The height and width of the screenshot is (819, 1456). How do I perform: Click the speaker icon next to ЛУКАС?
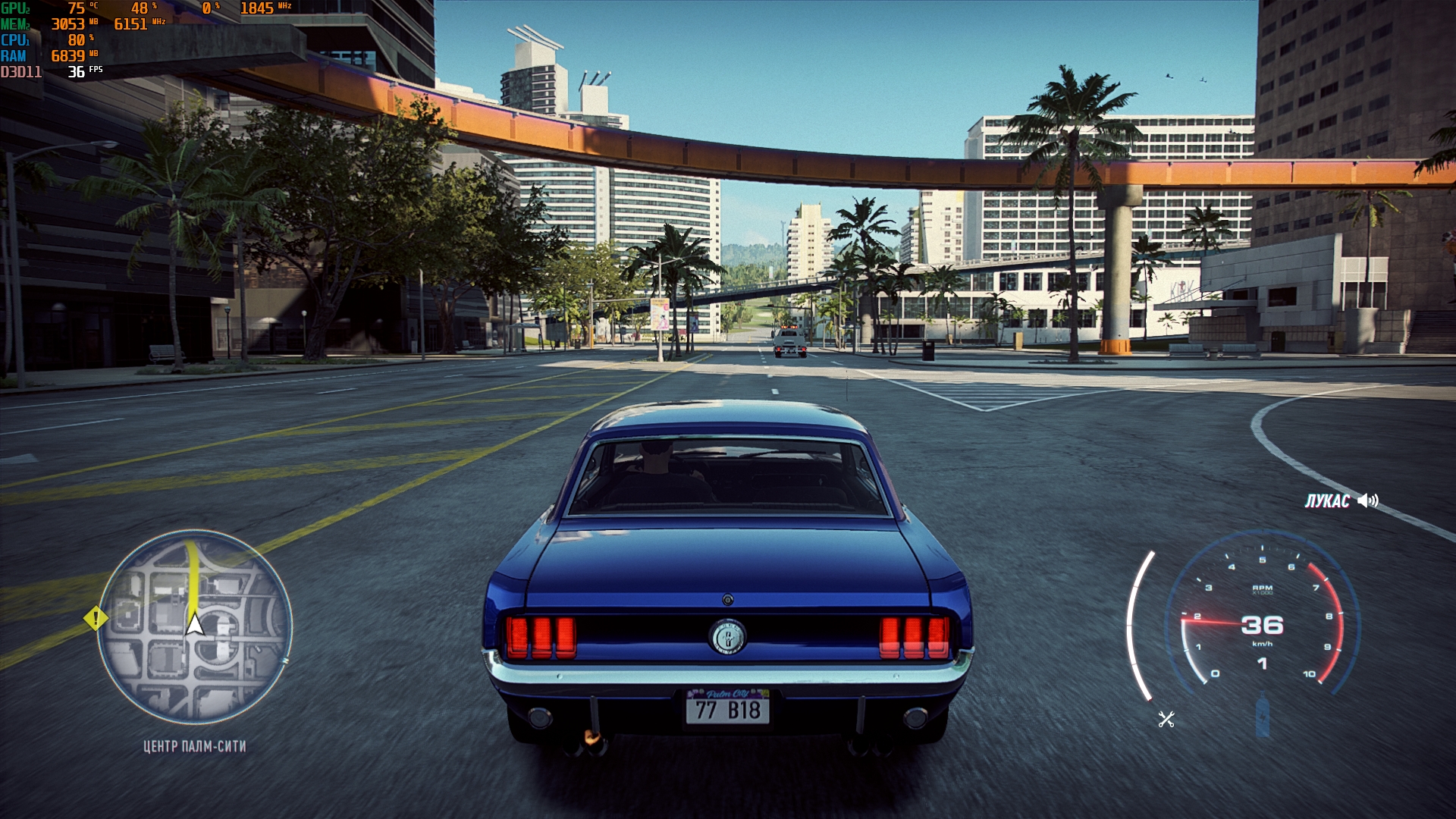[x=1367, y=500]
